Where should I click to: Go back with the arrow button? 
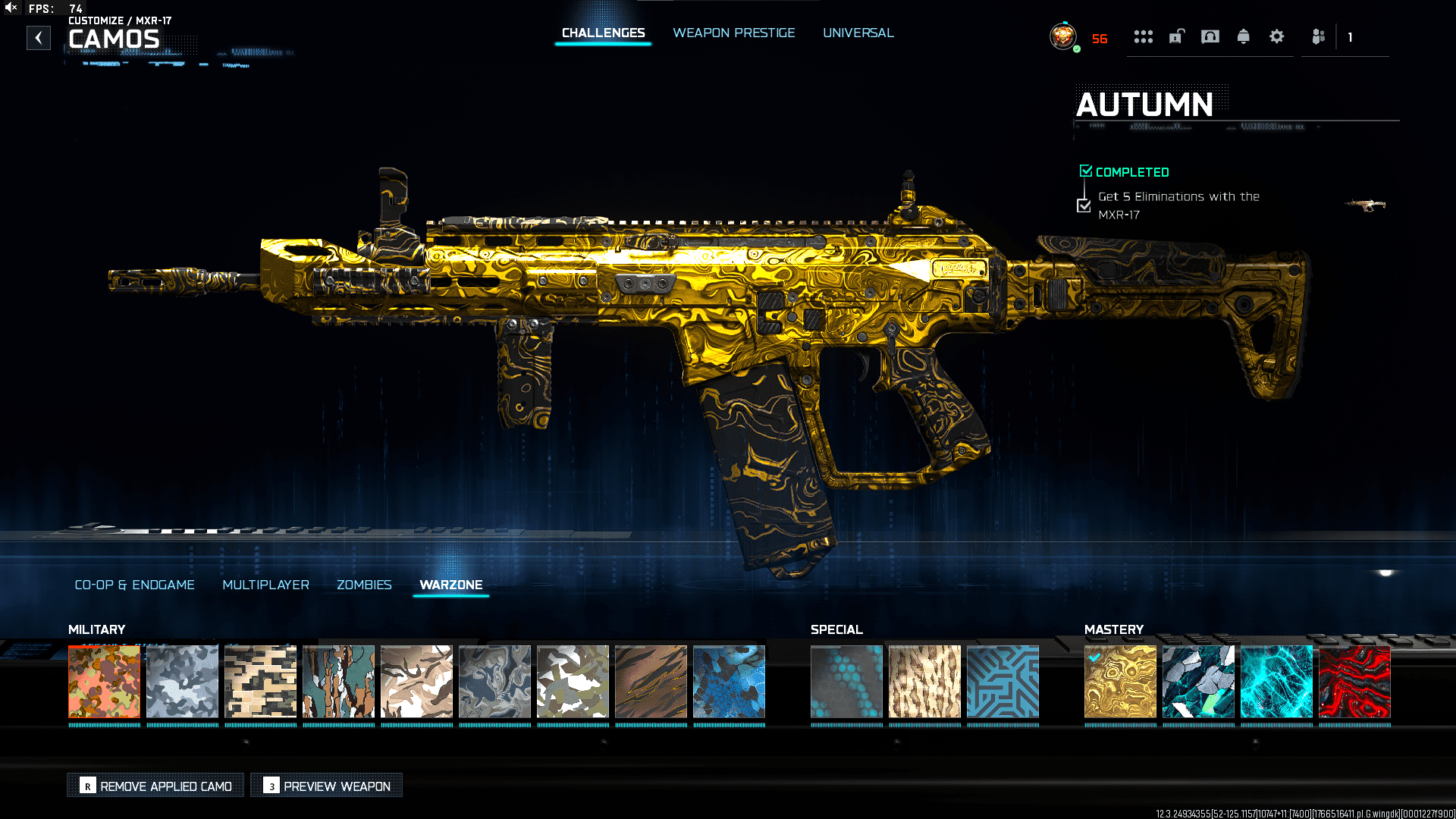coord(39,38)
